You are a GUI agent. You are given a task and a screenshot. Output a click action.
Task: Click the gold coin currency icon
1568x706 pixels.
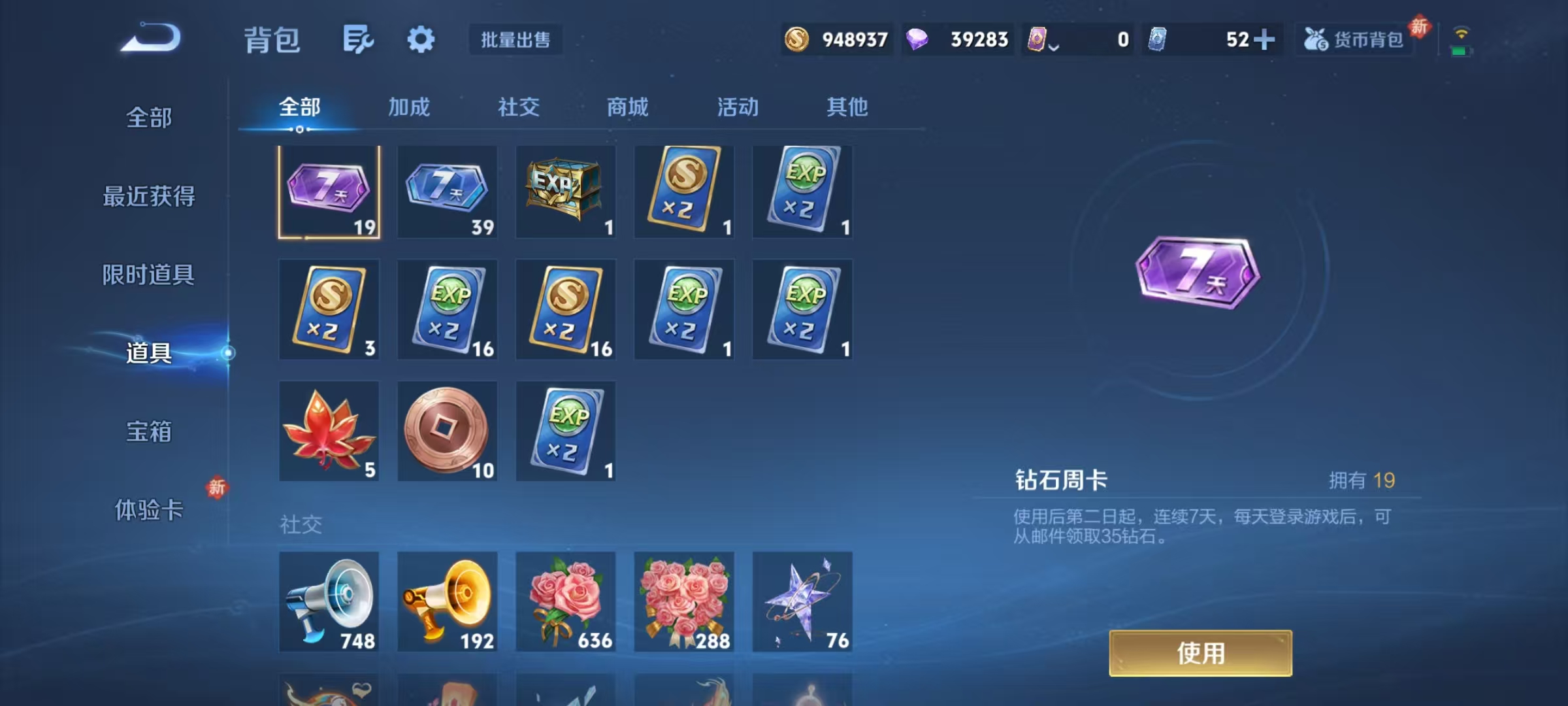pyautogui.click(x=798, y=41)
